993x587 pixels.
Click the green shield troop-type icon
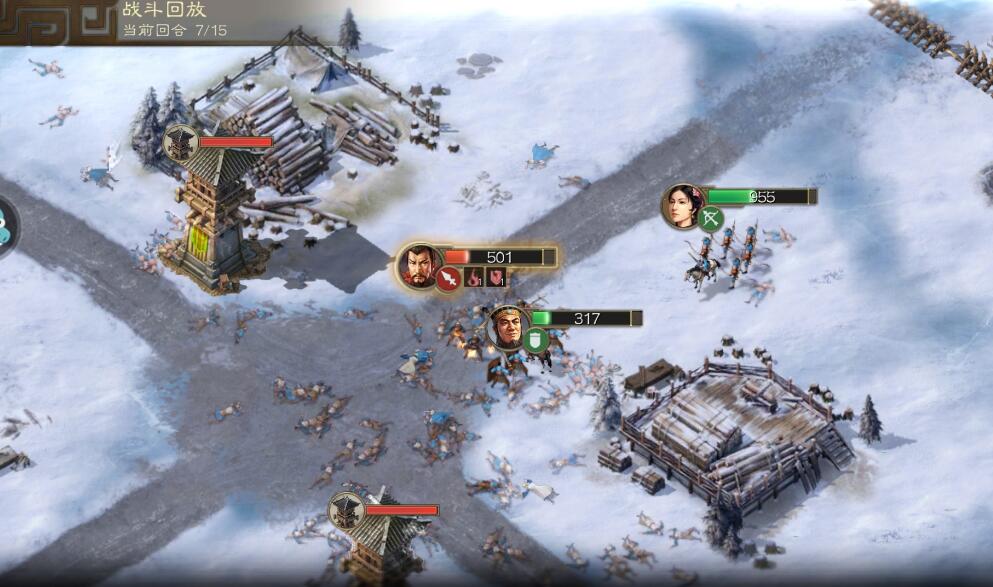click(536, 340)
